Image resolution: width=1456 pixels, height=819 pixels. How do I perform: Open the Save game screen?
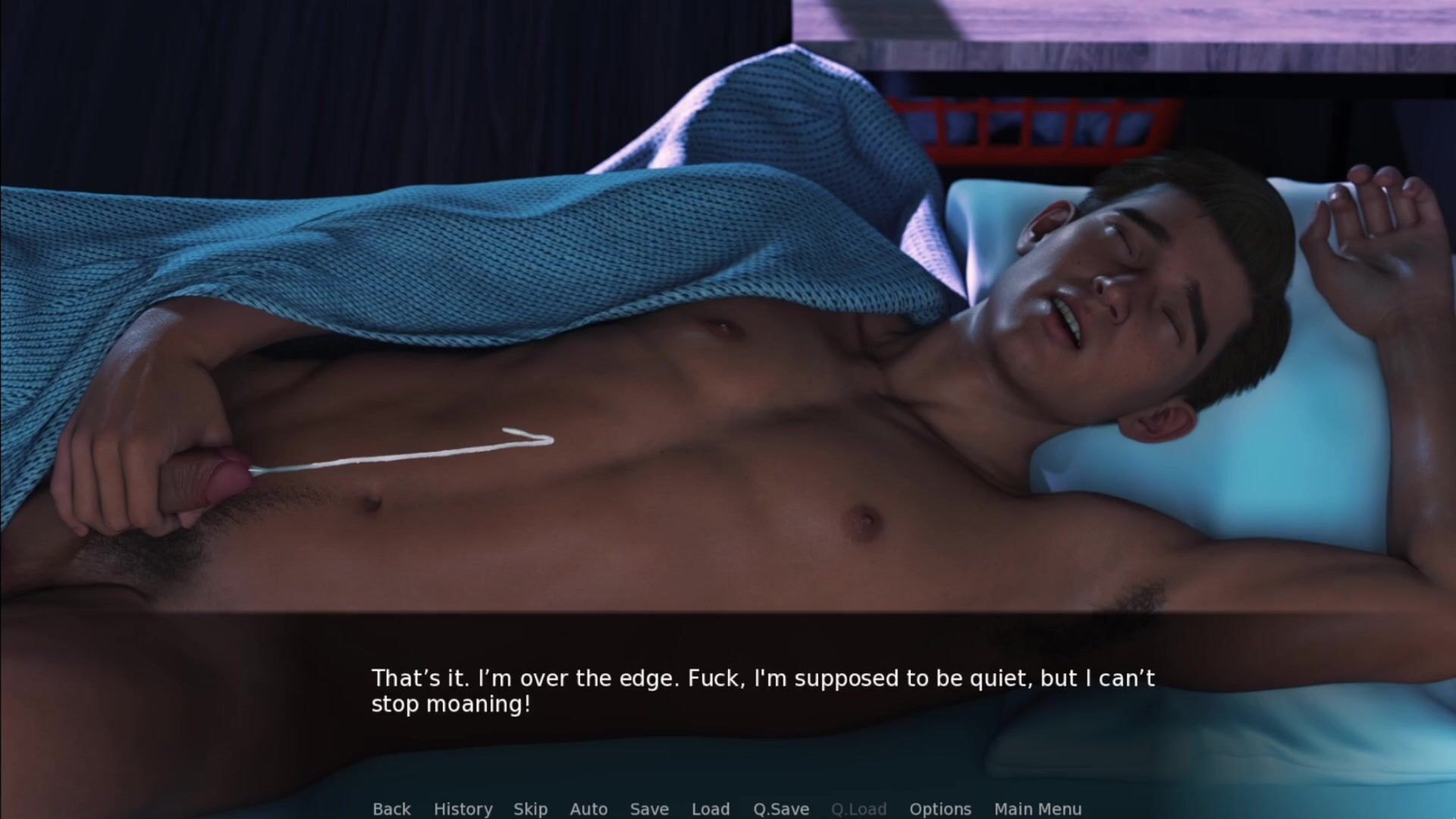pyautogui.click(x=649, y=809)
